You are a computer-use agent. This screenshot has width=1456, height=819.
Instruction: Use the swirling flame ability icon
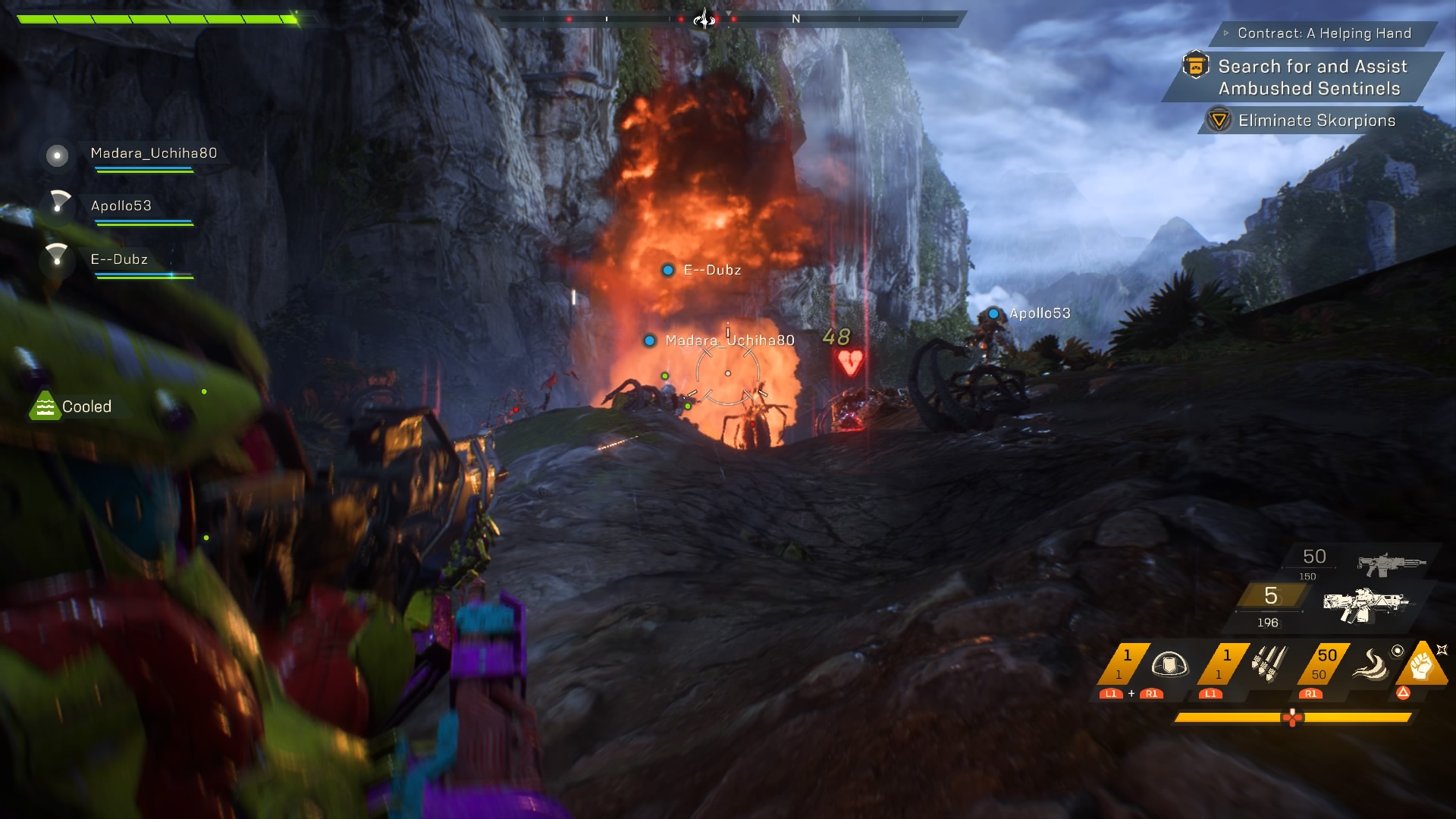(1370, 664)
